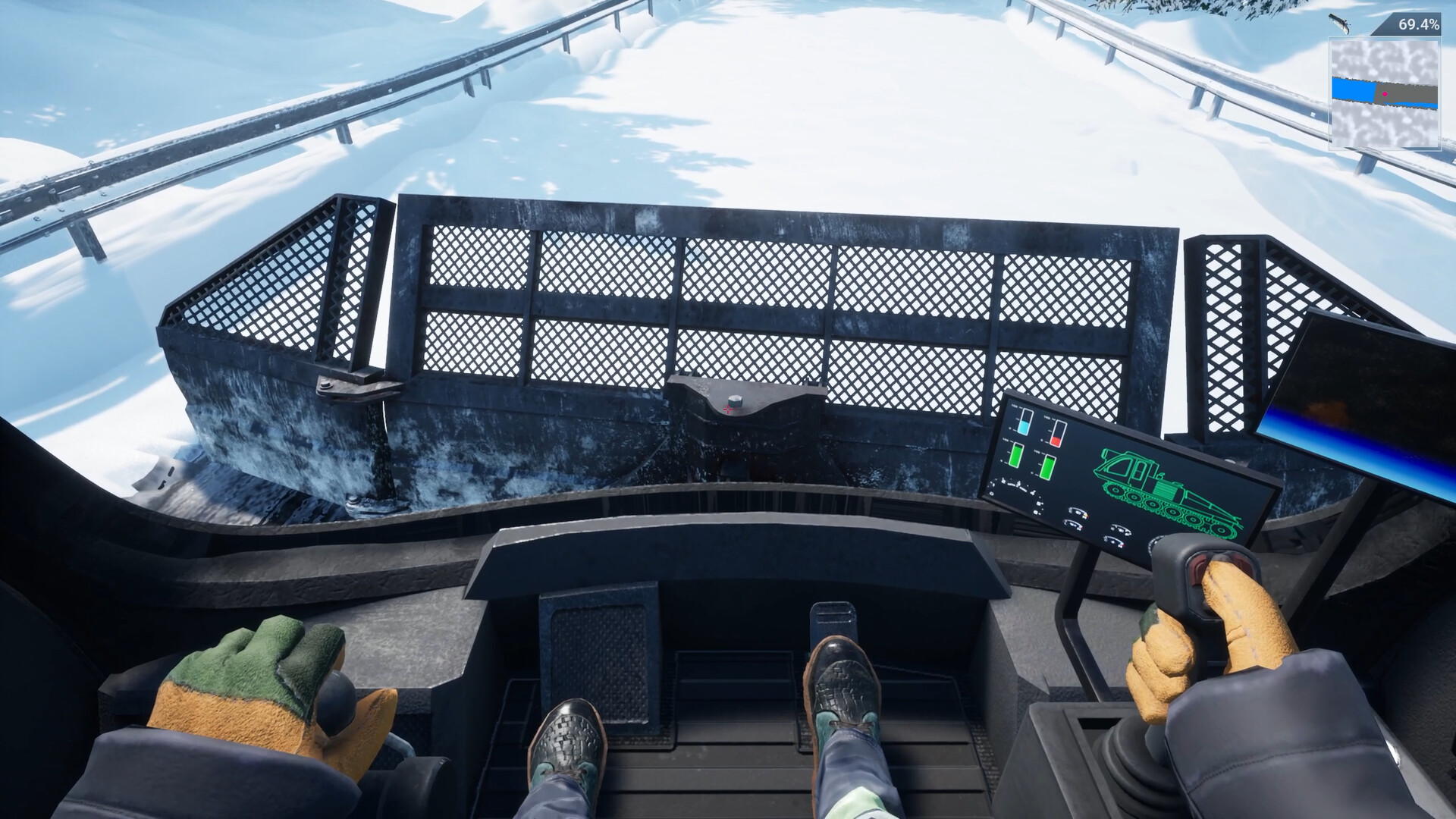Click the snow groomer icon beside 69.4% display
This screenshot has height=819, width=1456.
coord(1339,24)
